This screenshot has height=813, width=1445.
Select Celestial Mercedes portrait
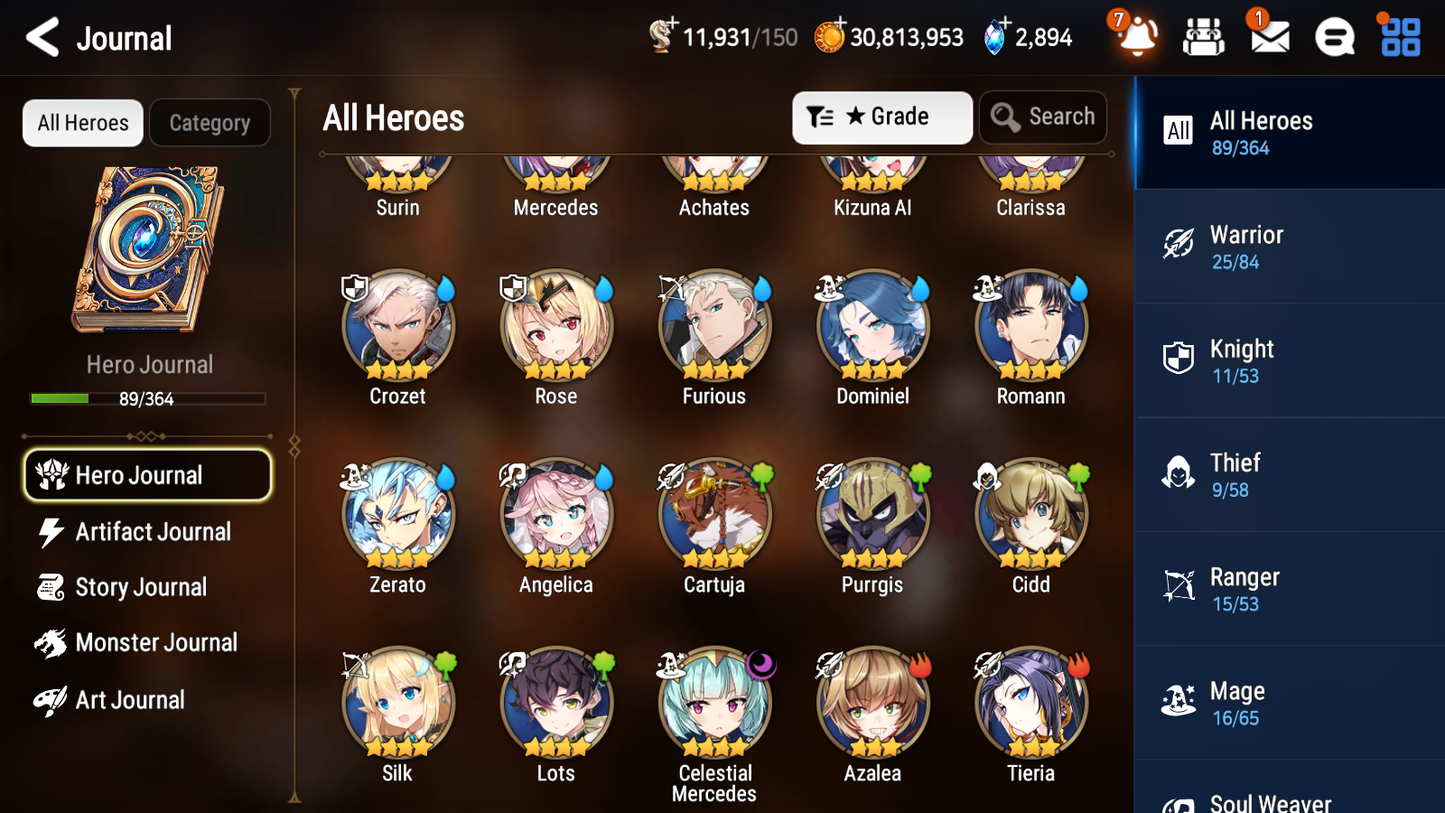[x=714, y=702]
